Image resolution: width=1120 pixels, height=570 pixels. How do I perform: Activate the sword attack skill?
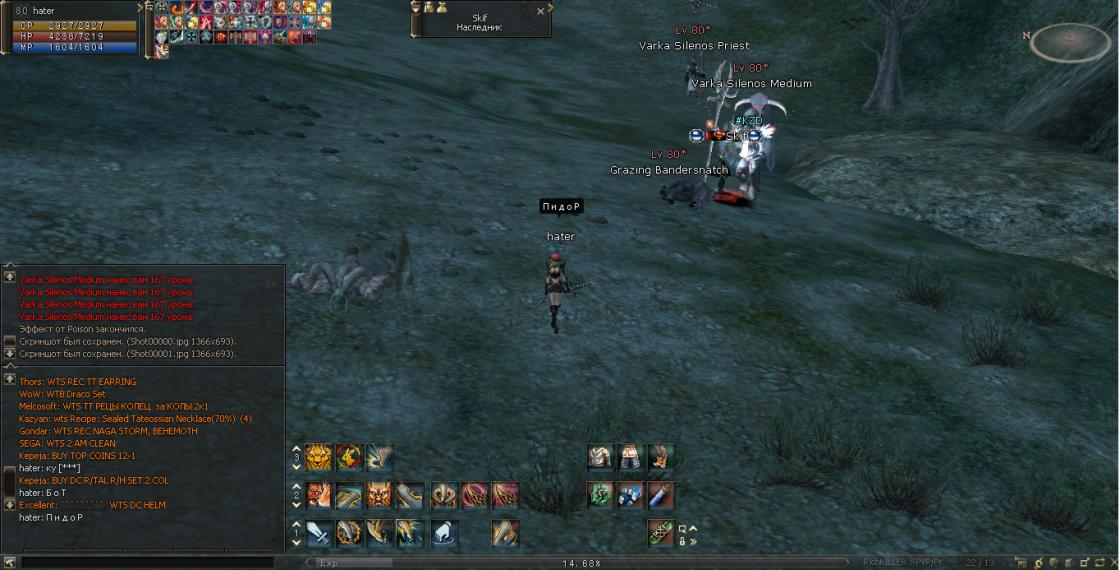[x=319, y=533]
